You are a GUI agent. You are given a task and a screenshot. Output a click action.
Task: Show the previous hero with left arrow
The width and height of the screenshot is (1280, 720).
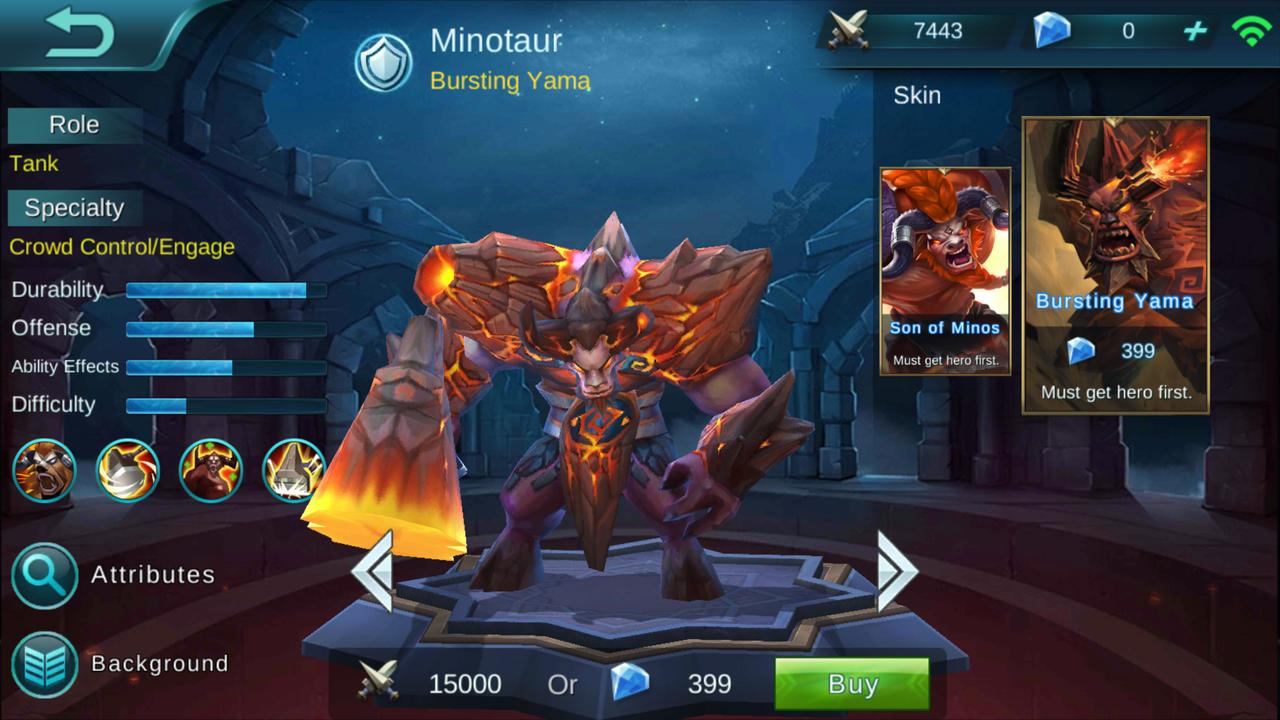tap(373, 571)
